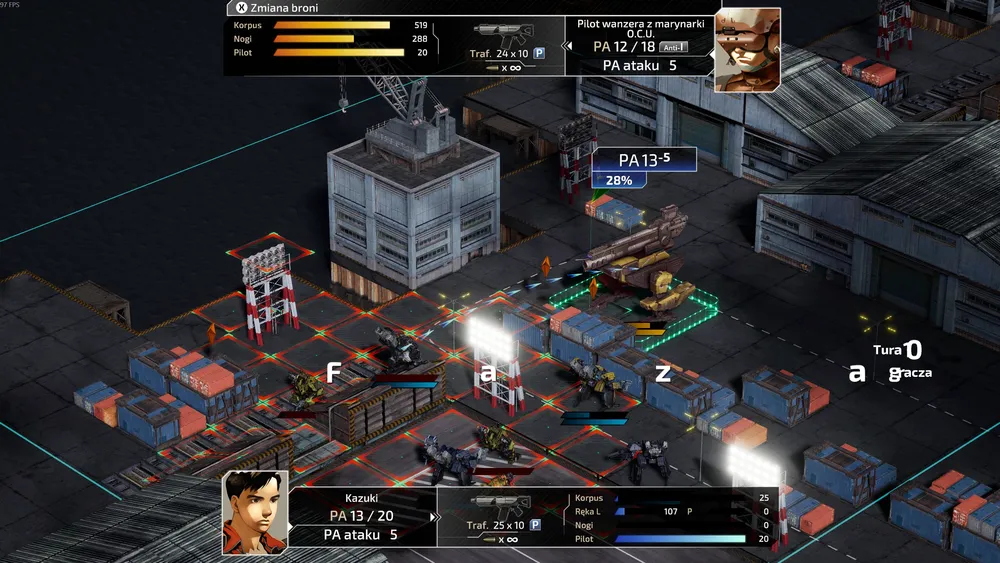Click the enemy pilot's weapon icon
This screenshot has width=1000, height=563.
point(500,35)
